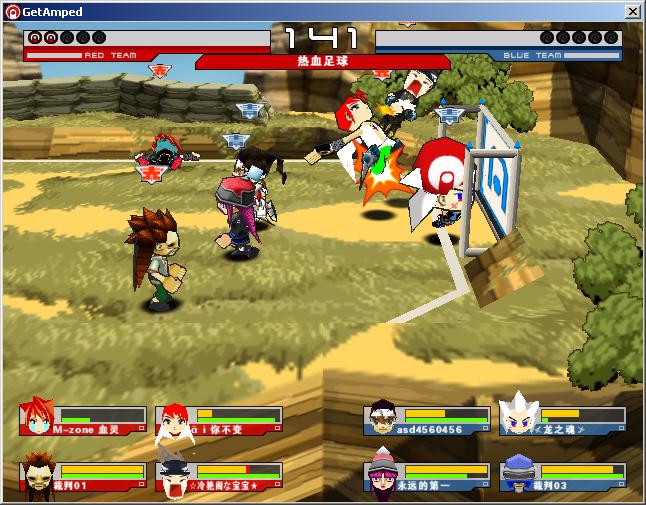The width and height of the screenshot is (646, 505).
Task: Select the M-zone 血灵 player portrait
Action: [38, 419]
